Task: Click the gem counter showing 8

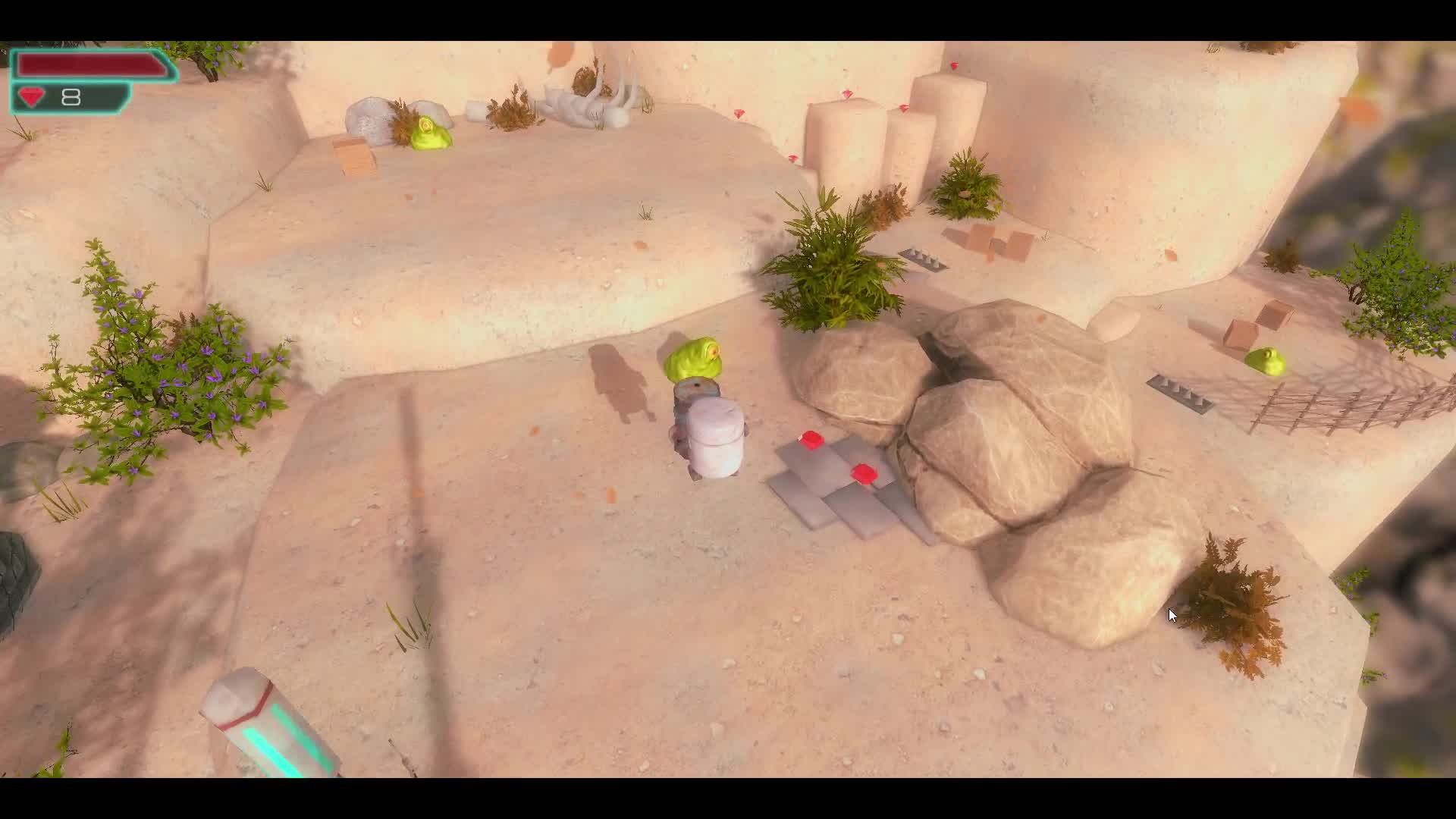Action: 72,96
